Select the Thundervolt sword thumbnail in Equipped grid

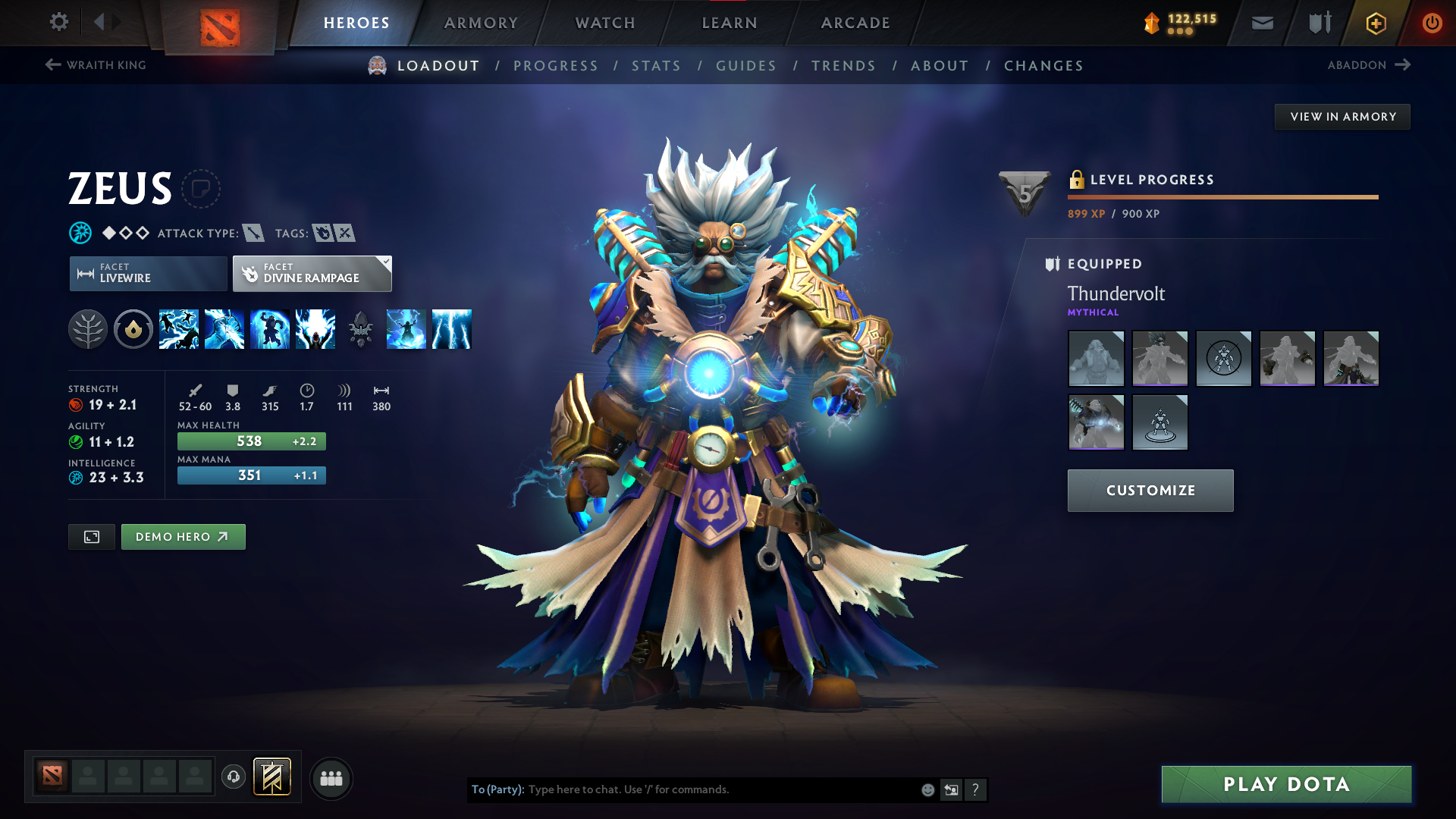1096,422
